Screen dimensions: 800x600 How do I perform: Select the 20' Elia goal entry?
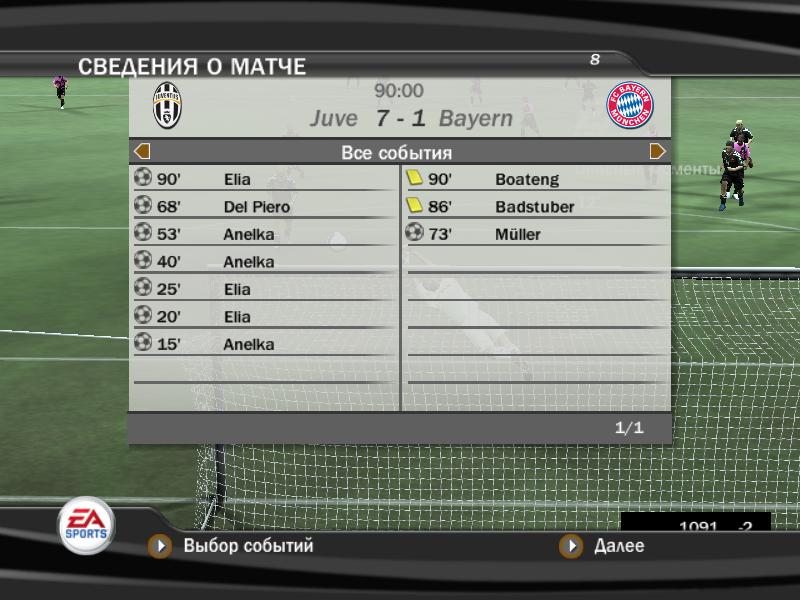264,317
